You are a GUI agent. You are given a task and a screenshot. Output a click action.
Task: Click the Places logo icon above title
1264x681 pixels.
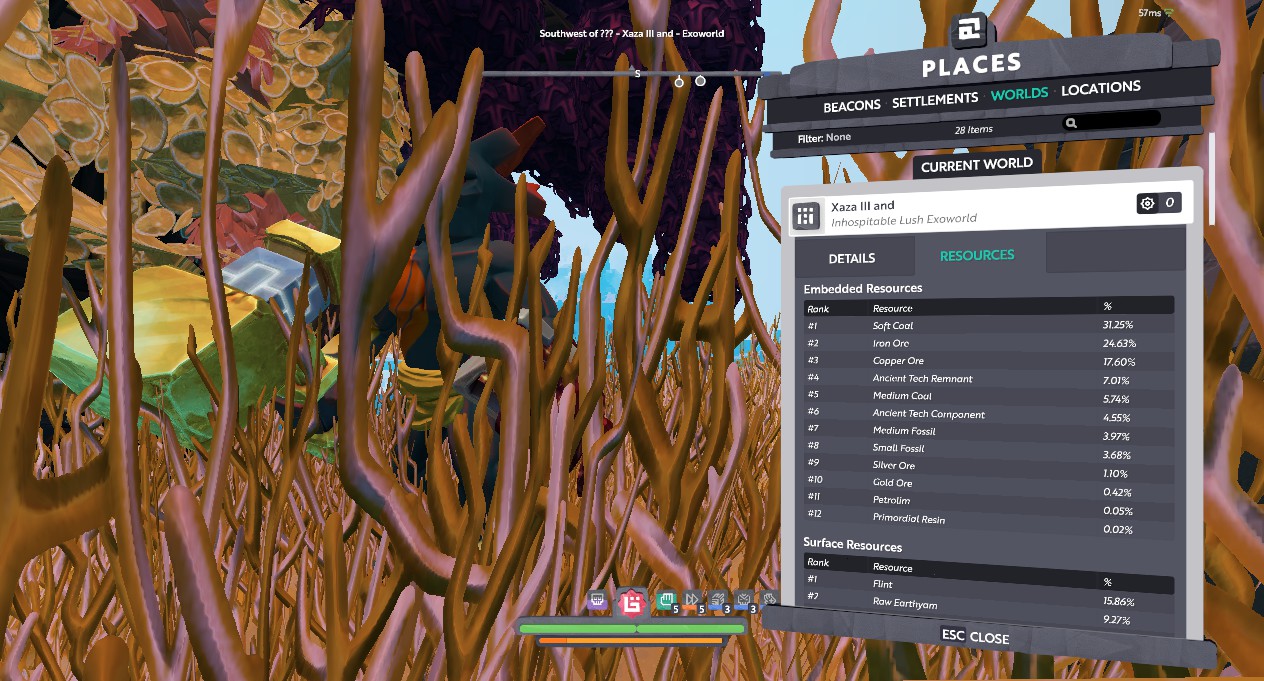click(x=967, y=32)
